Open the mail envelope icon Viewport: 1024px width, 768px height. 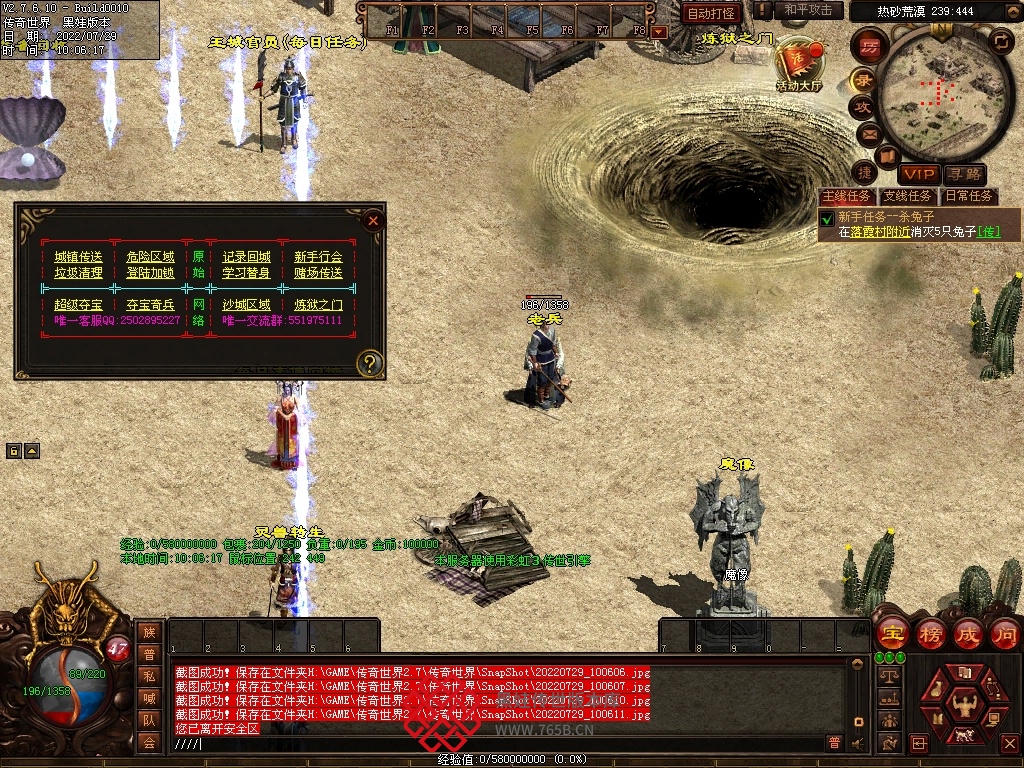click(868, 132)
